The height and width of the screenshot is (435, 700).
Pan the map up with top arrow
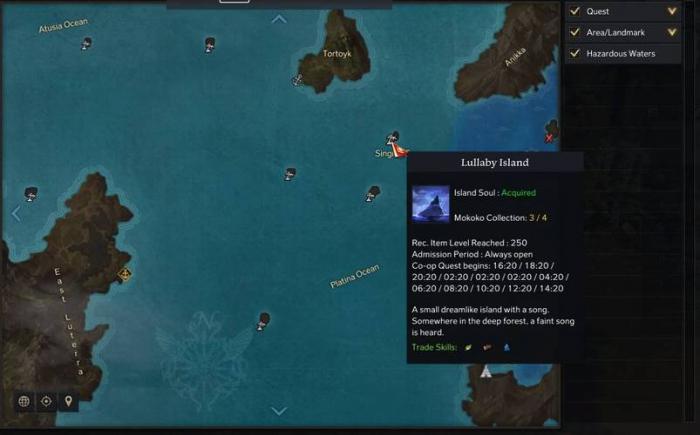tap(279, 18)
